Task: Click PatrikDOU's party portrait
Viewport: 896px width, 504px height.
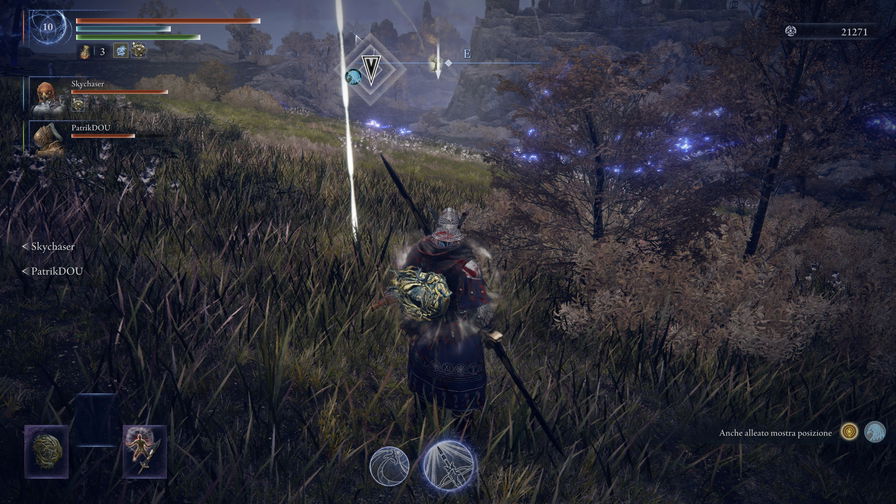Action: pyautogui.click(x=47, y=138)
